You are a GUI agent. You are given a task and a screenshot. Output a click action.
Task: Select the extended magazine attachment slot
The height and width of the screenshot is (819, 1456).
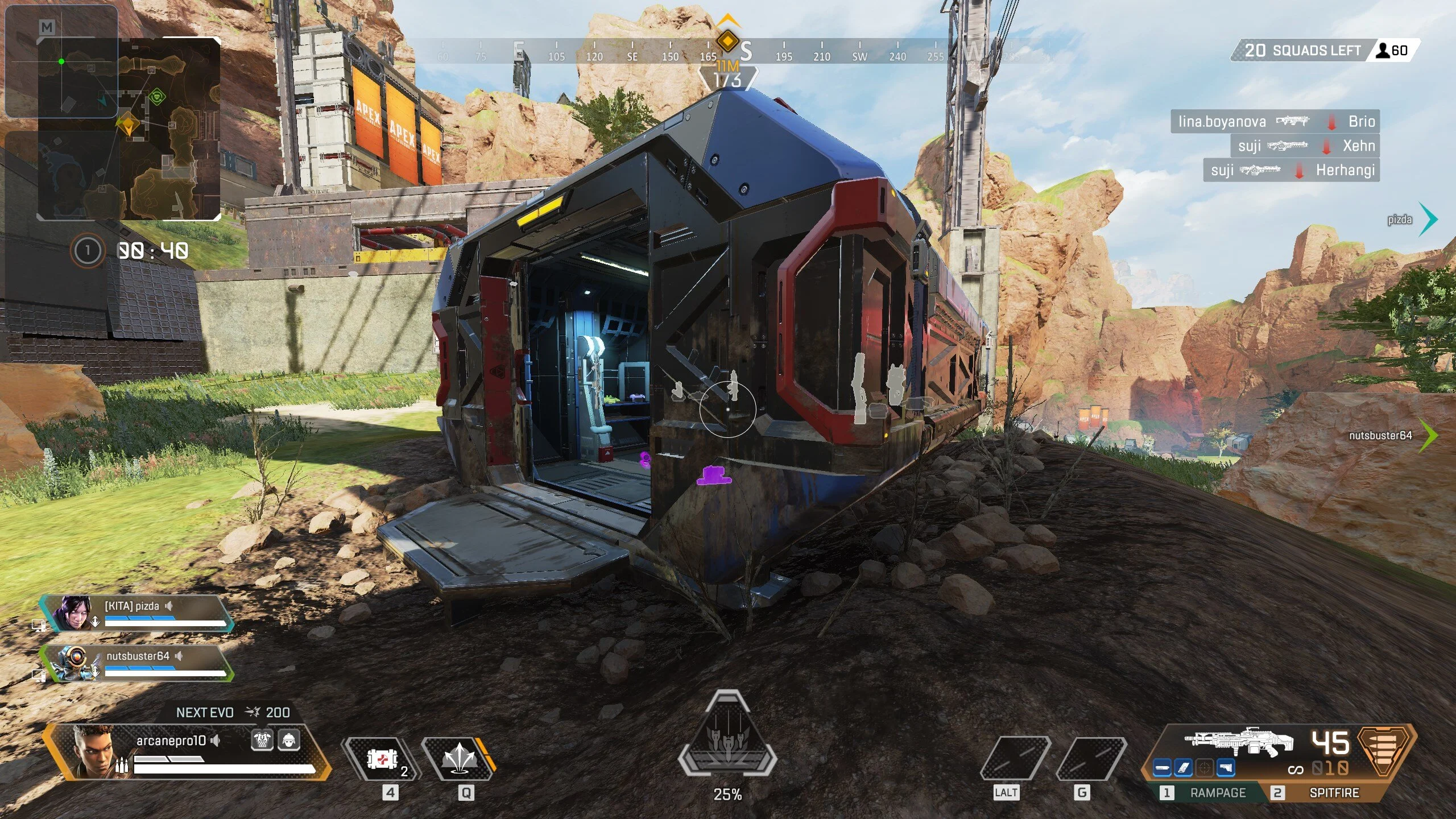click(1183, 768)
